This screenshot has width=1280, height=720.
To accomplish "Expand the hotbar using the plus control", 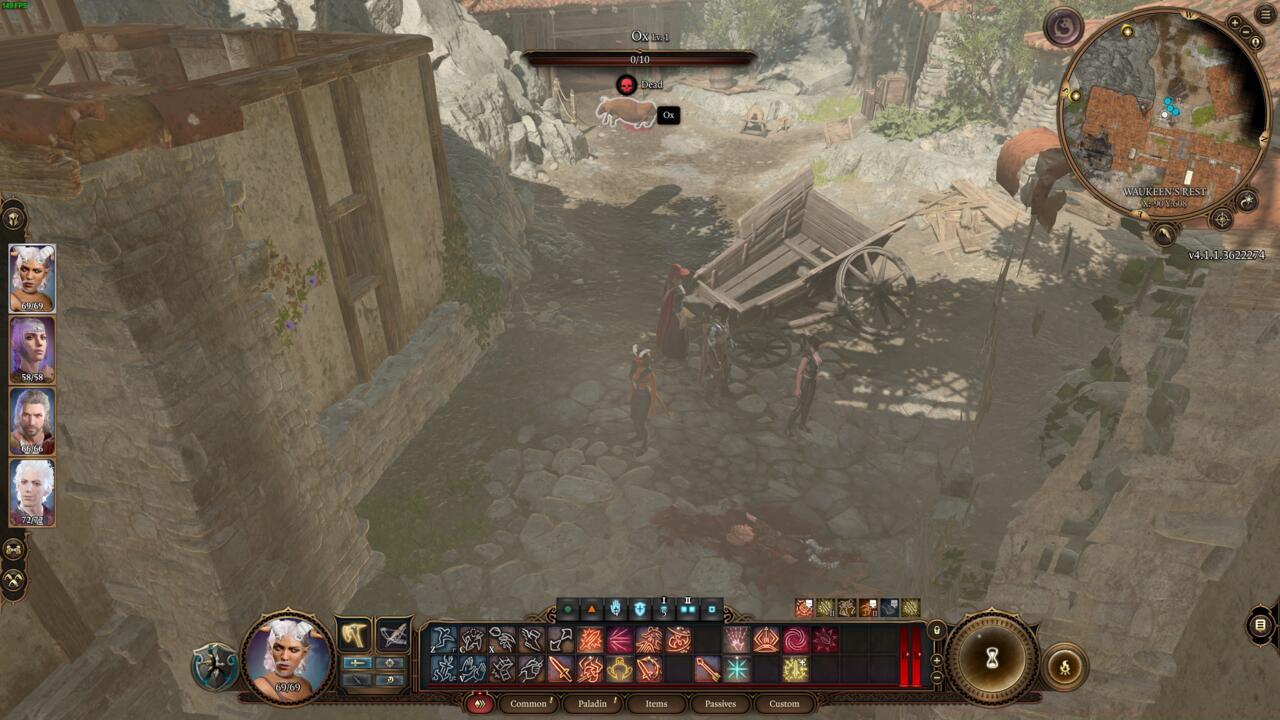I will click(937, 660).
